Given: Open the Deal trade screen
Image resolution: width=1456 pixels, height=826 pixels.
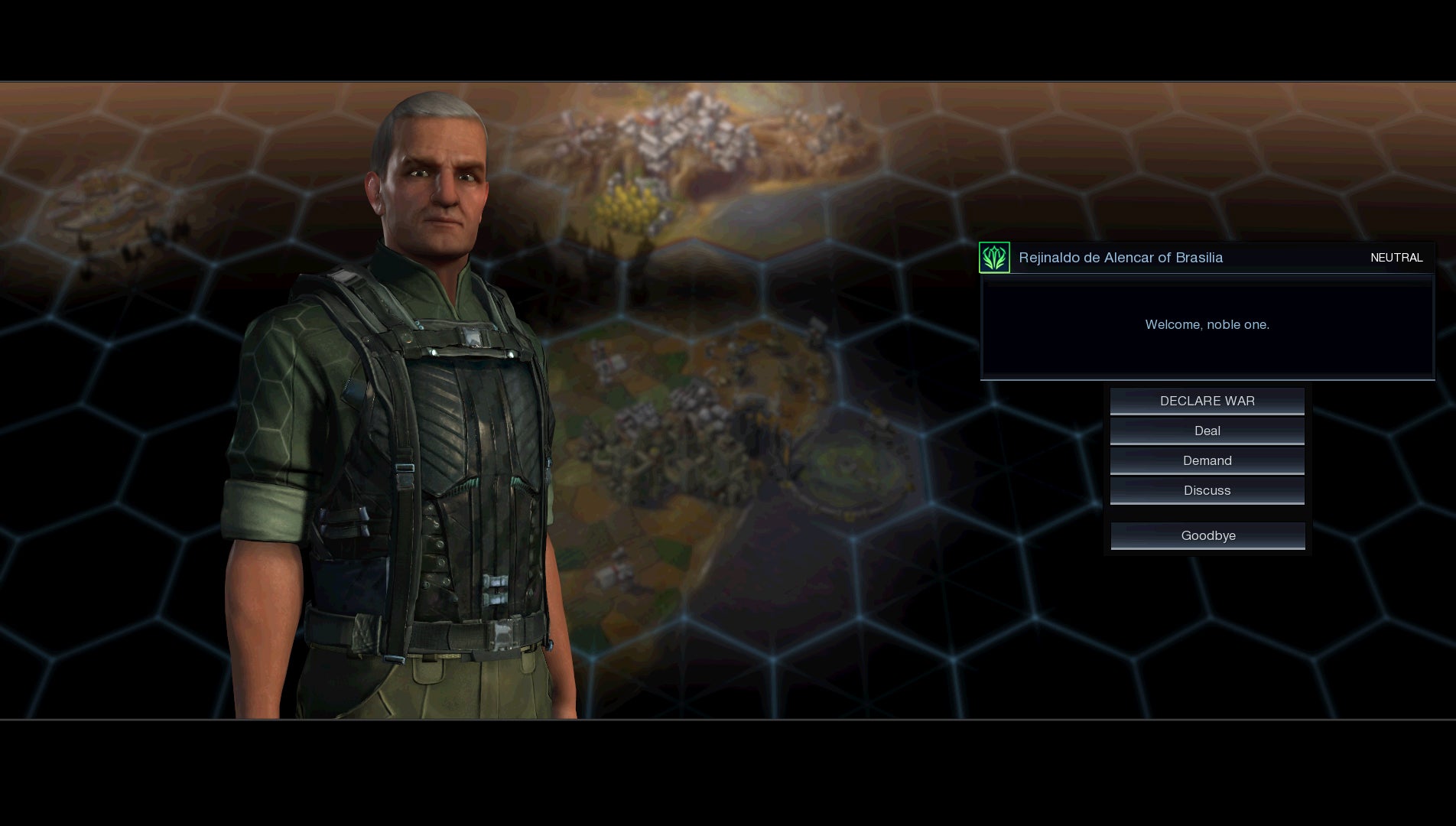Looking at the screenshot, I should 1207,431.
